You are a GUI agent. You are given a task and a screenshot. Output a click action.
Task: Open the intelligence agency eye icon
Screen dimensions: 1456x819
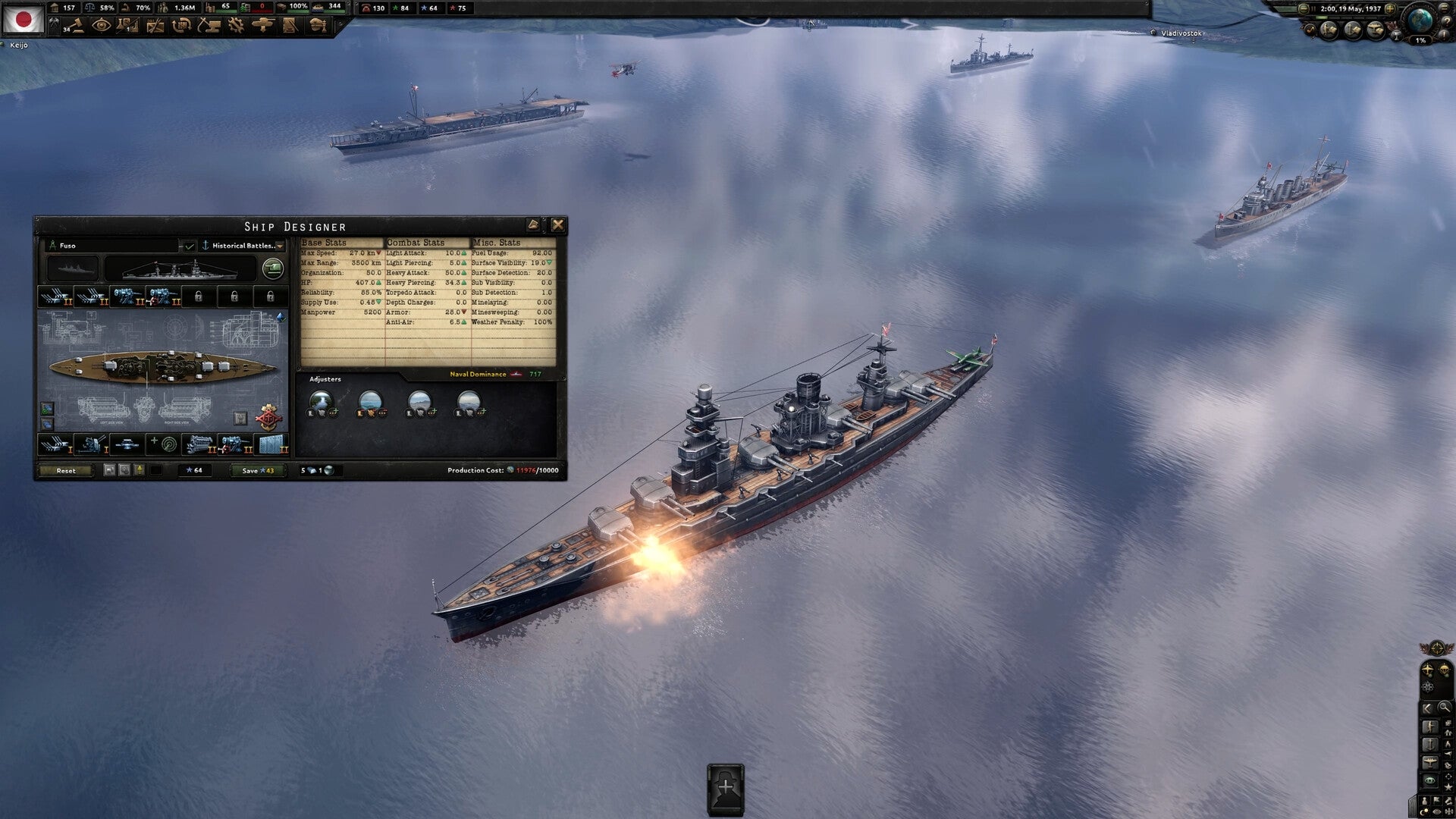[x=102, y=26]
